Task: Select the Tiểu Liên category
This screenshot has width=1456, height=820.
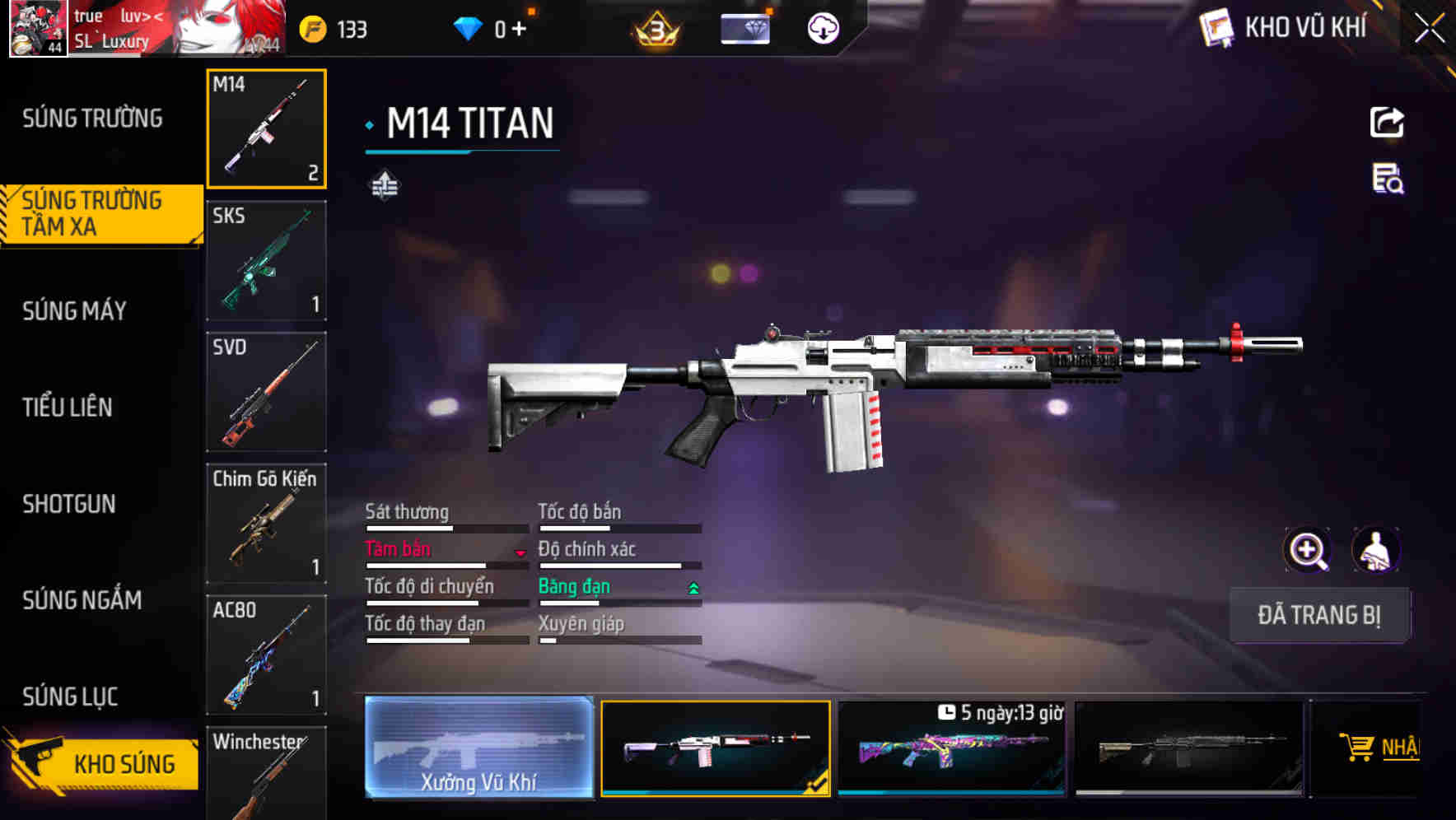Action: pos(68,407)
